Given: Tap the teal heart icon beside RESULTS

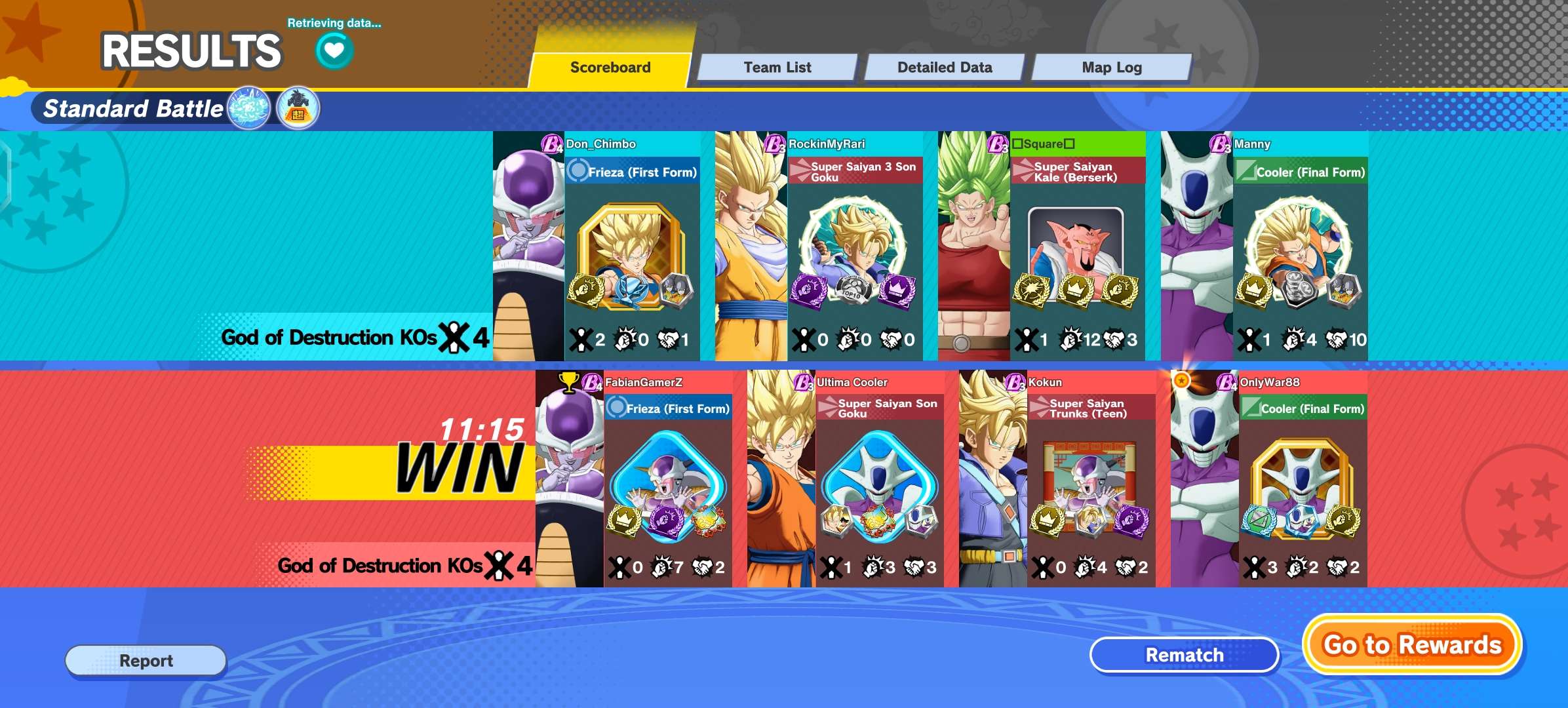Looking at the screenshot, I should (334, 50).
